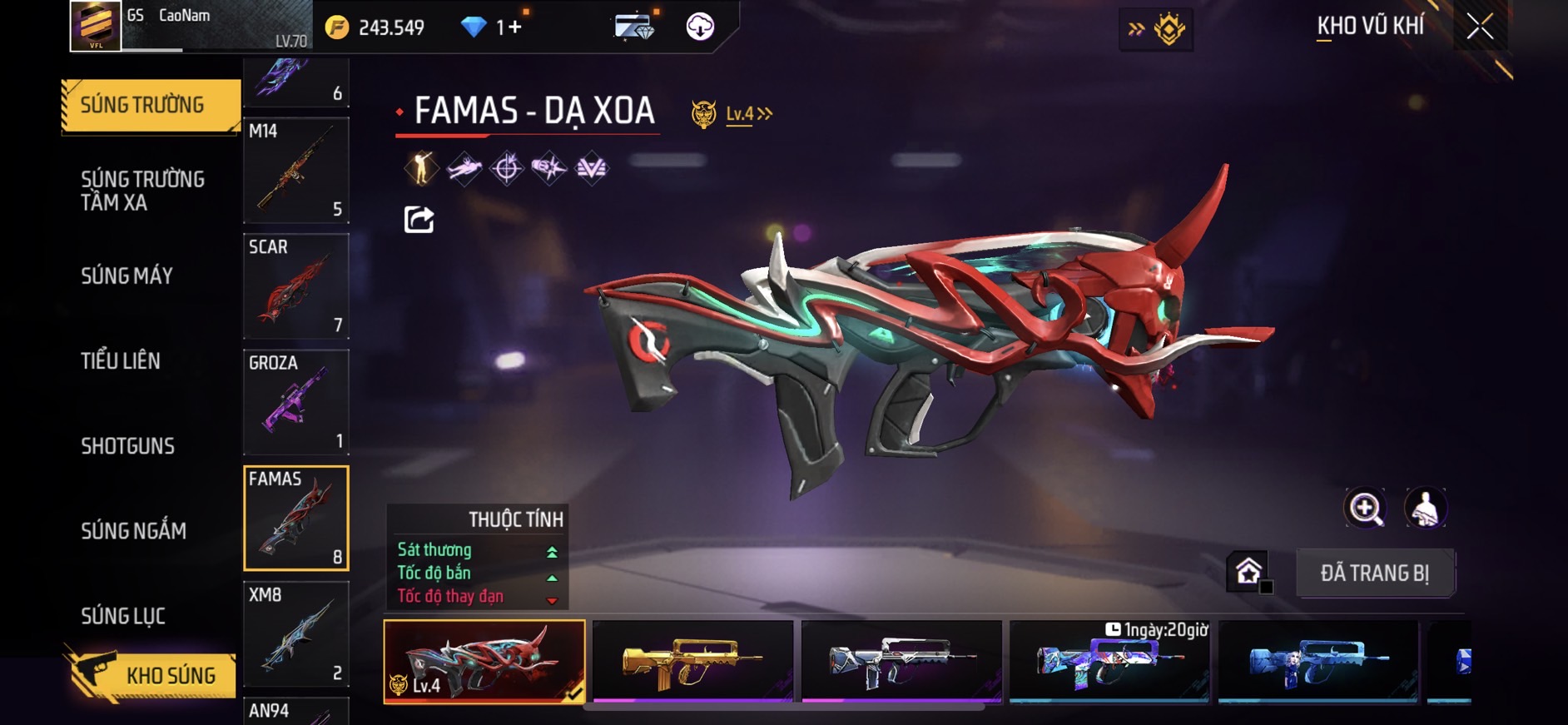Pick the GROZA weapon tile

296,402
